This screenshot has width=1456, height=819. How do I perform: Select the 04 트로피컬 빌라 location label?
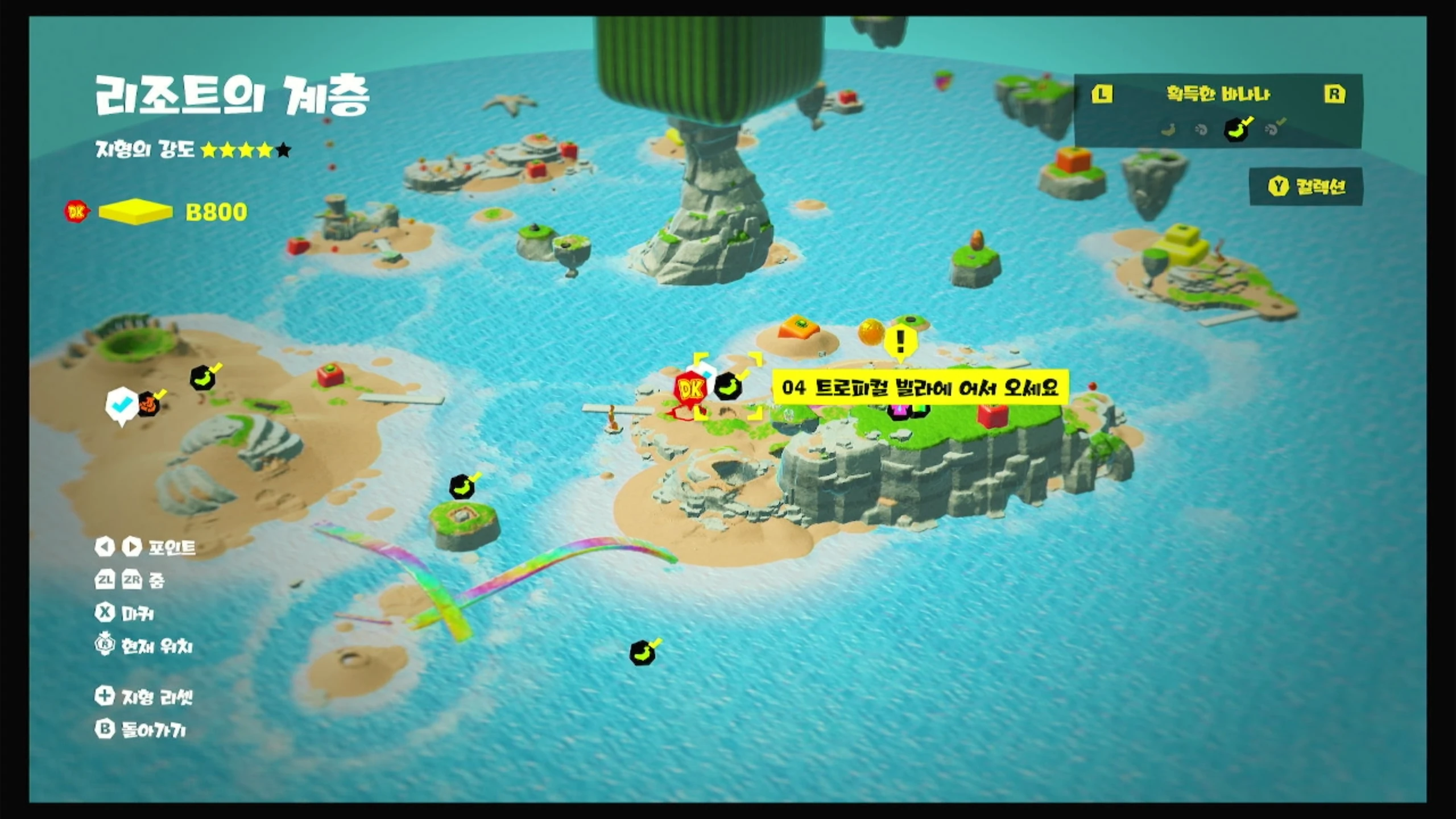point(920,388)
